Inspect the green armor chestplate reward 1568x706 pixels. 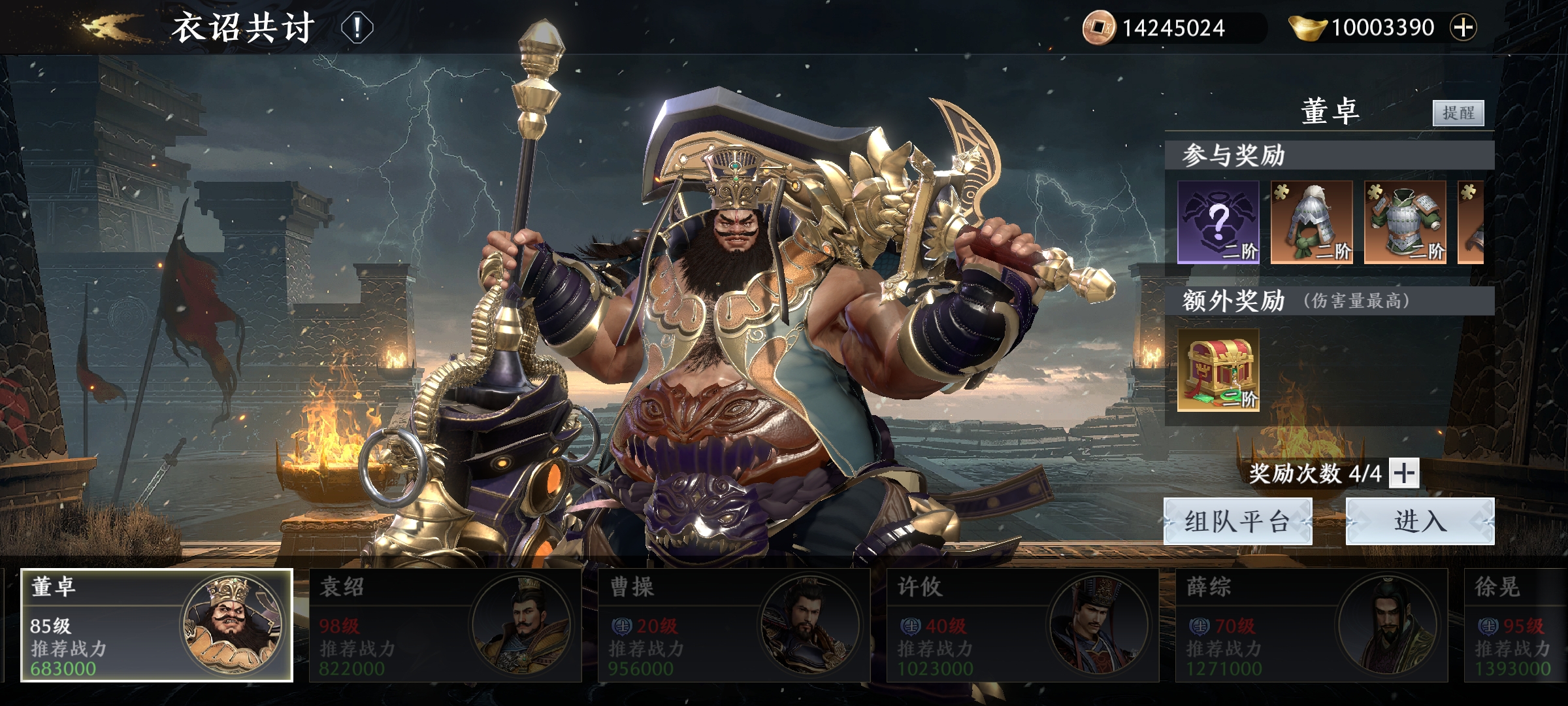(x=1405, y=222)
